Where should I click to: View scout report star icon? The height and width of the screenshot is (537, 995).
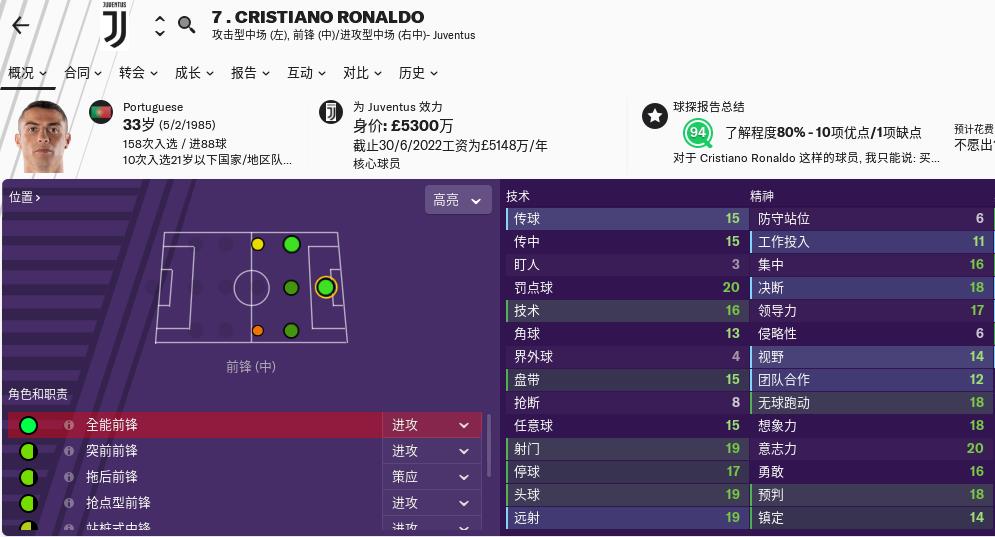pyautogui.click(x=655, y=116)
